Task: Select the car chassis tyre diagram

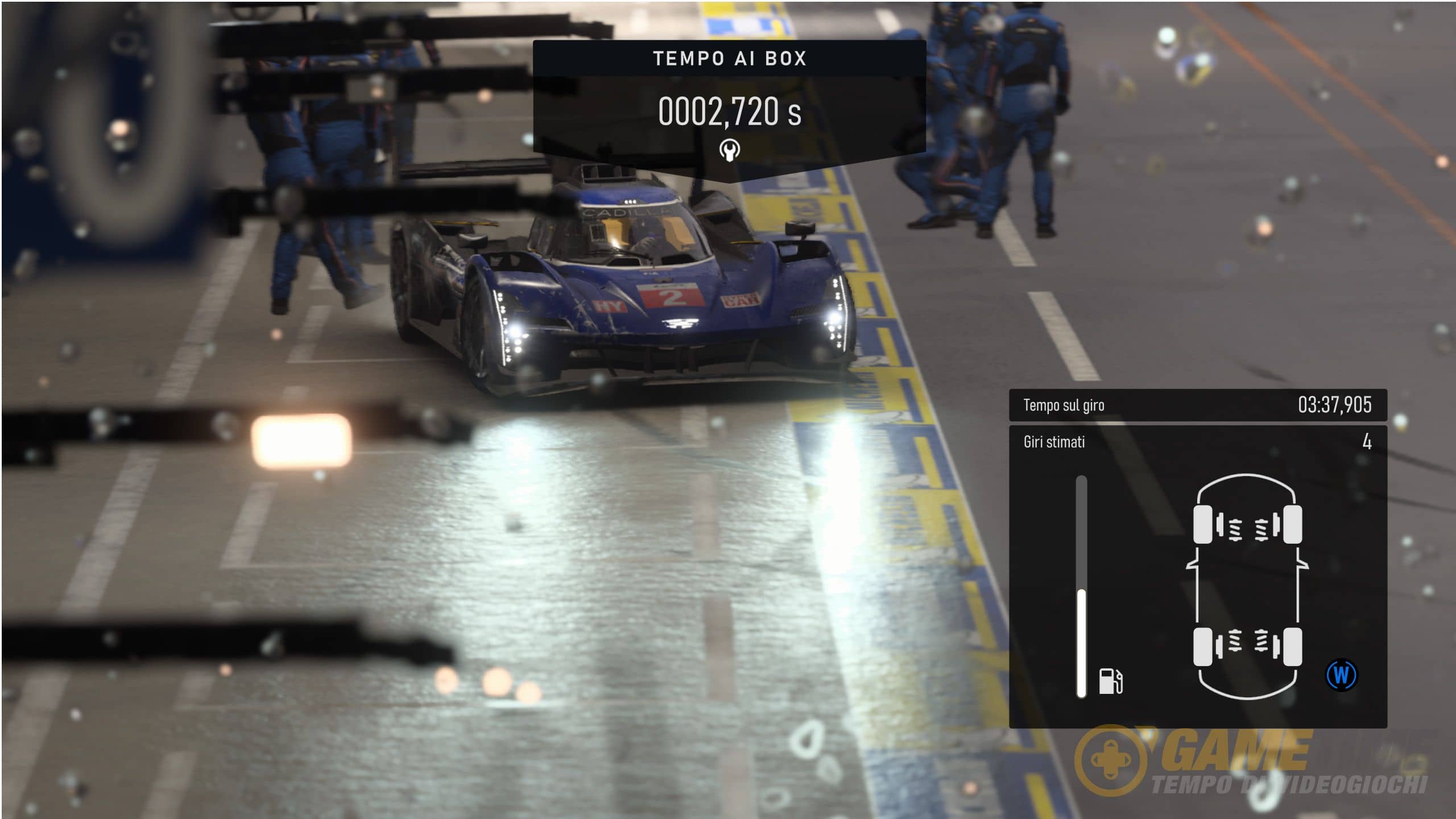Action: point(1247,586)
